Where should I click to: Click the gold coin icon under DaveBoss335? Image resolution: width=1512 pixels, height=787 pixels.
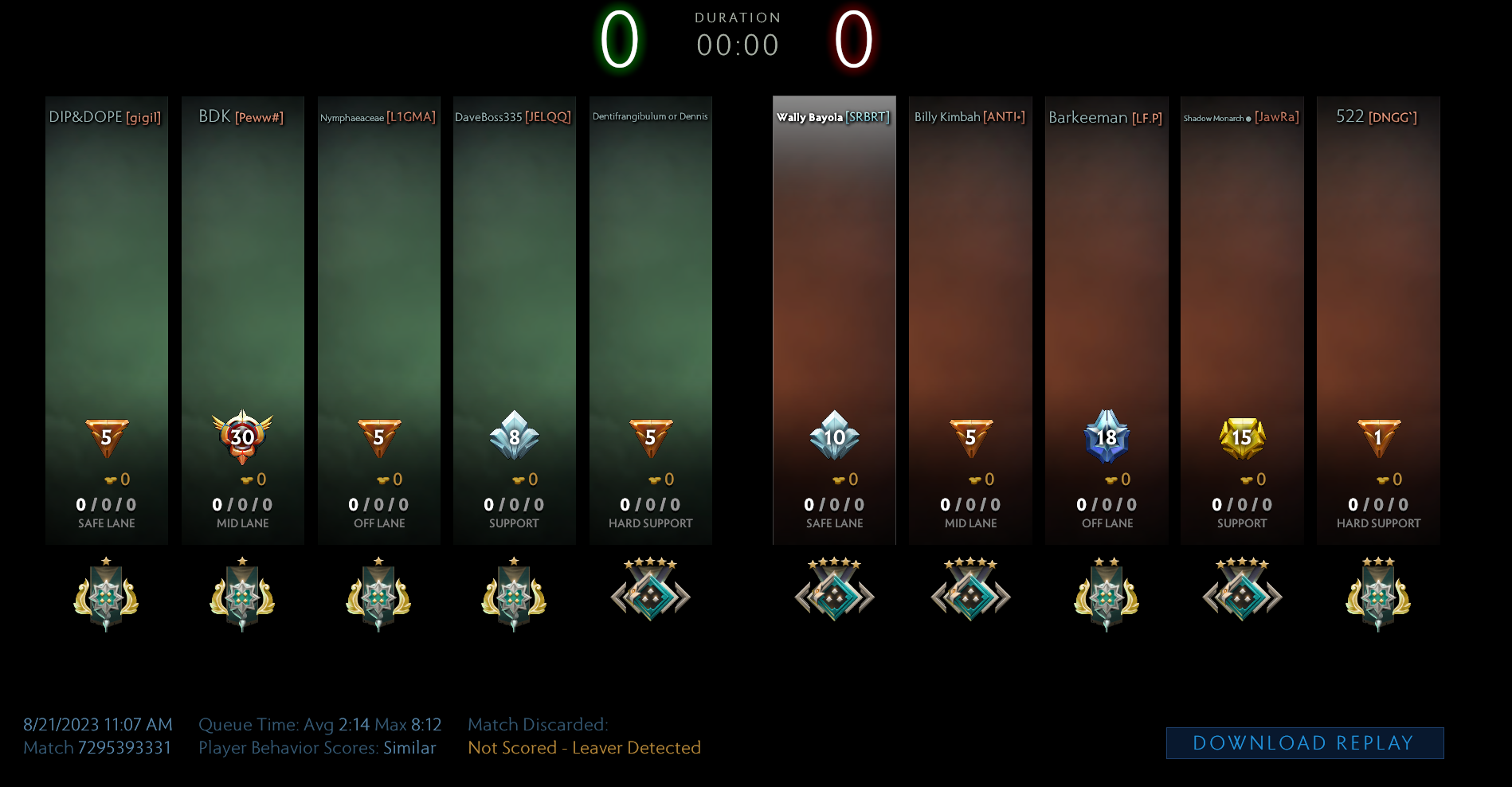point(518,479)
